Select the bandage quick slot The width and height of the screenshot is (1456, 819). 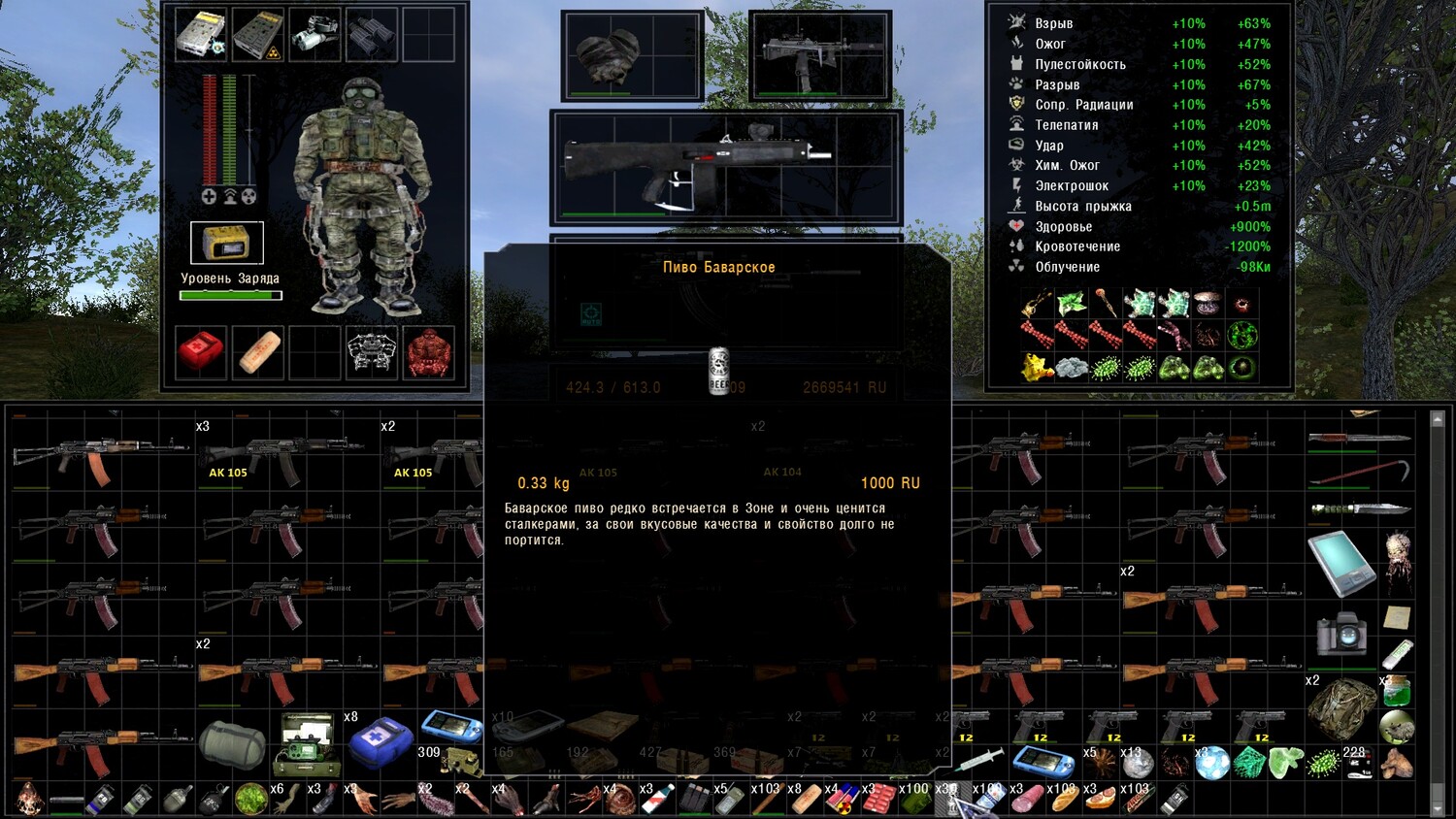pos(258,351)
